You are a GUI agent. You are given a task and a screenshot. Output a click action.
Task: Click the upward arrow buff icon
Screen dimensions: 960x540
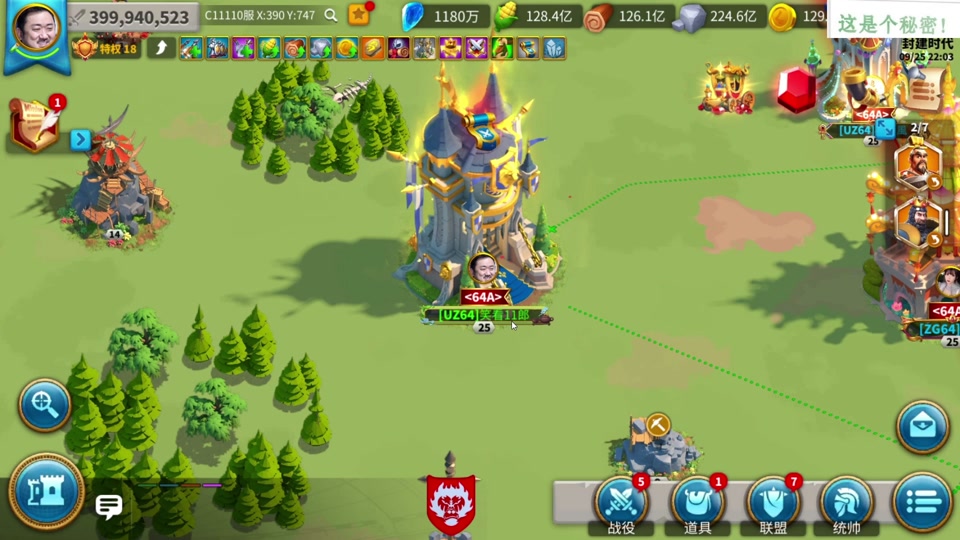pyautogui.click(x=161, y=48)
